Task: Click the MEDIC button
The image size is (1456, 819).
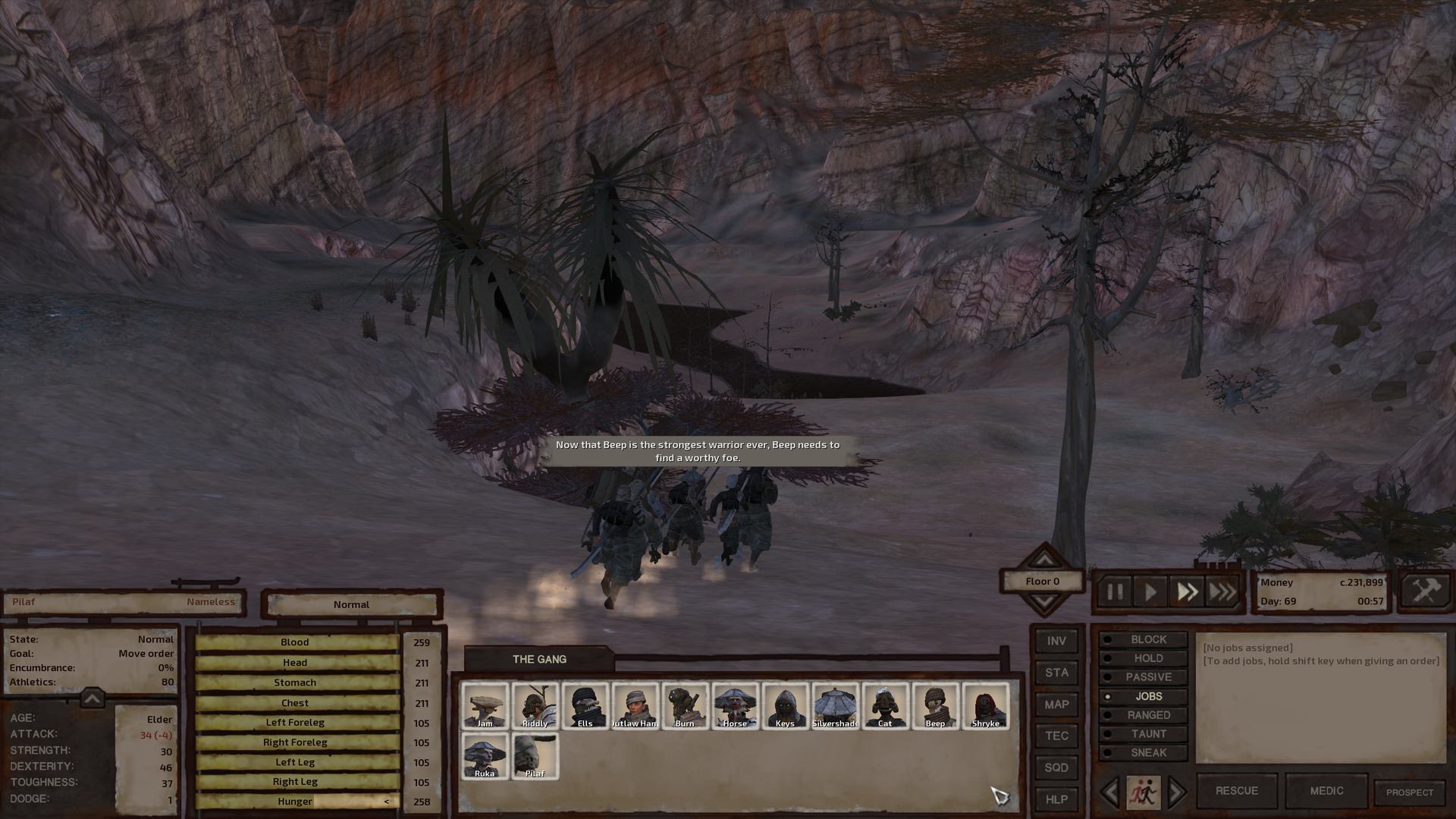Action: [1326, 791]
